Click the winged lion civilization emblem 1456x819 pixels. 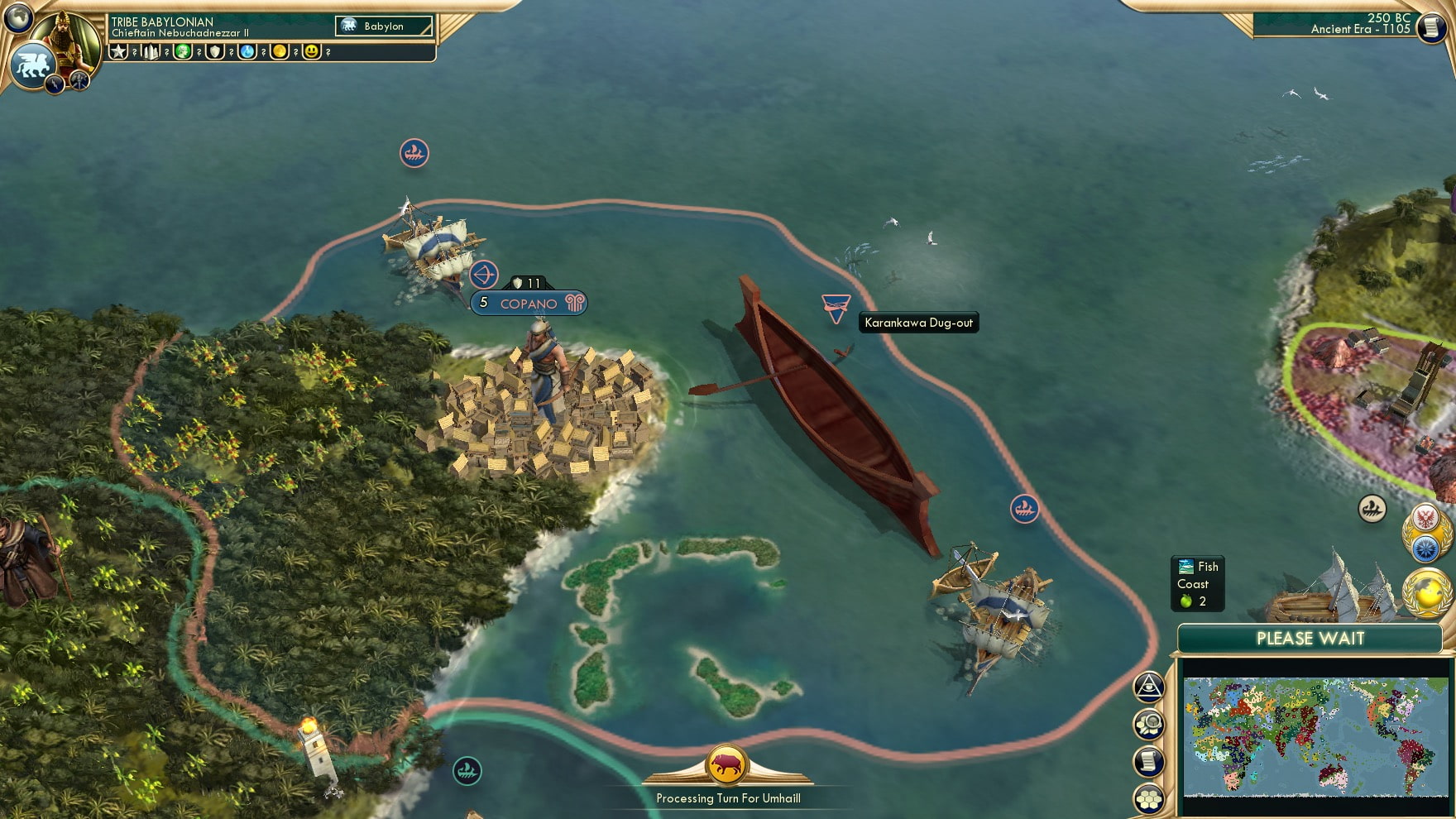[x=33, y=65]
